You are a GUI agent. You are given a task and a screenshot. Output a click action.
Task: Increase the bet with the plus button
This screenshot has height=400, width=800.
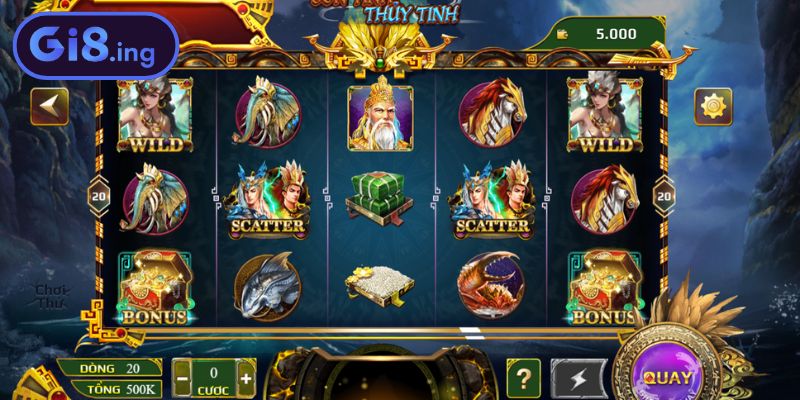[246, 379]
